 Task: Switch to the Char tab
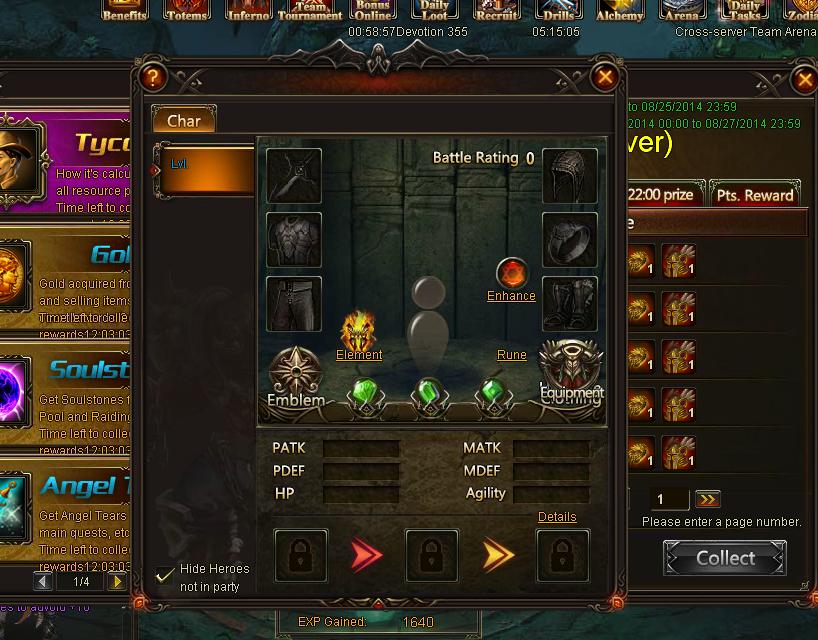tap(183, 121)
